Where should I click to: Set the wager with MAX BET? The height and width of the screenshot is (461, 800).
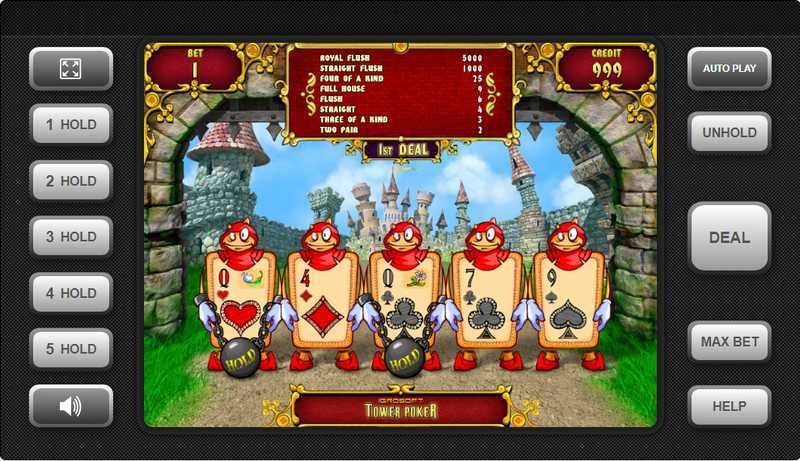coord(729,342)
